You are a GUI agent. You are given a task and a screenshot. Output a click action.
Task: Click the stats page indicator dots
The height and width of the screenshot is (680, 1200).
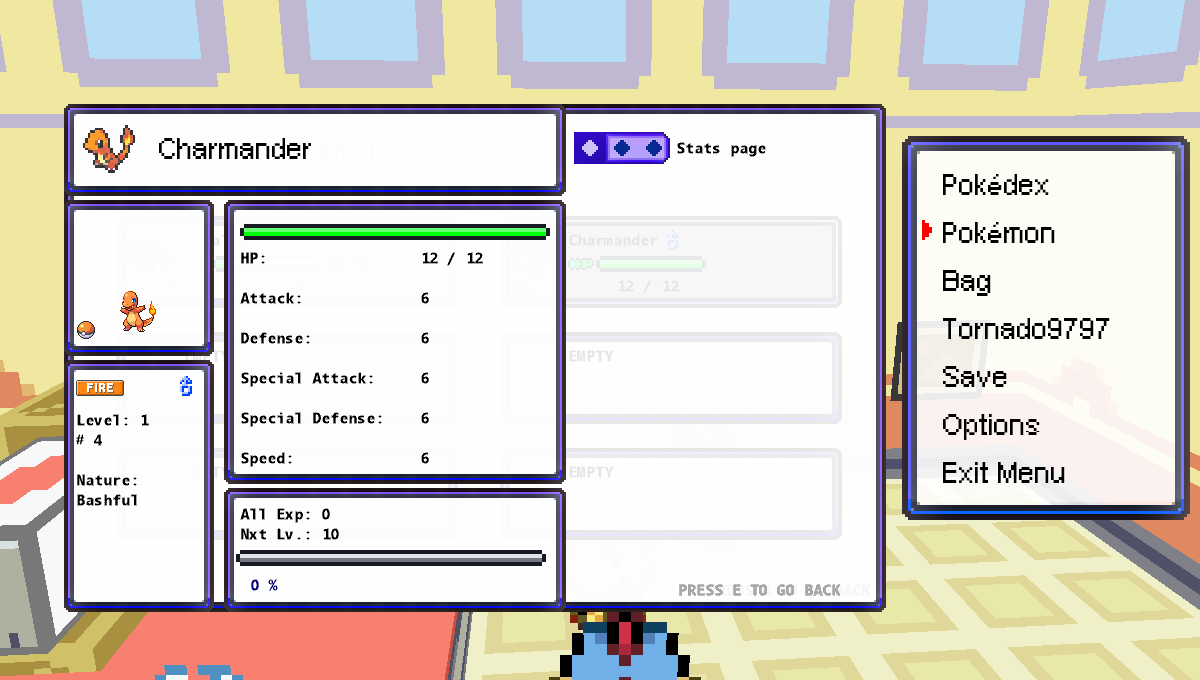tap(621, 148)
